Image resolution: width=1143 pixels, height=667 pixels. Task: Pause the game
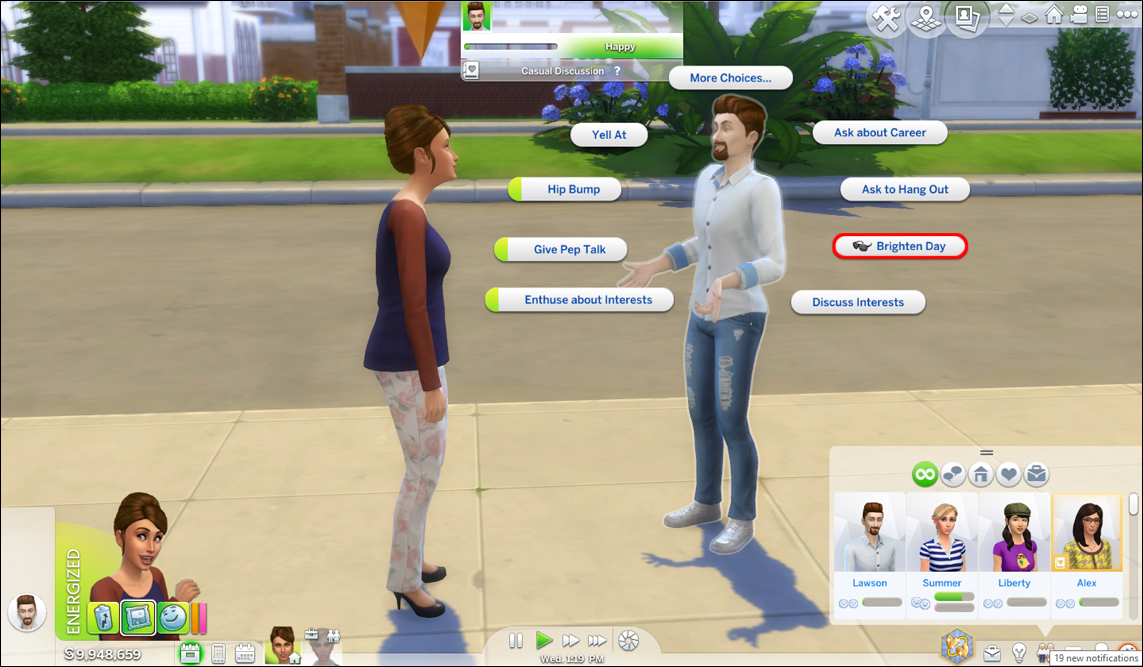516,640
